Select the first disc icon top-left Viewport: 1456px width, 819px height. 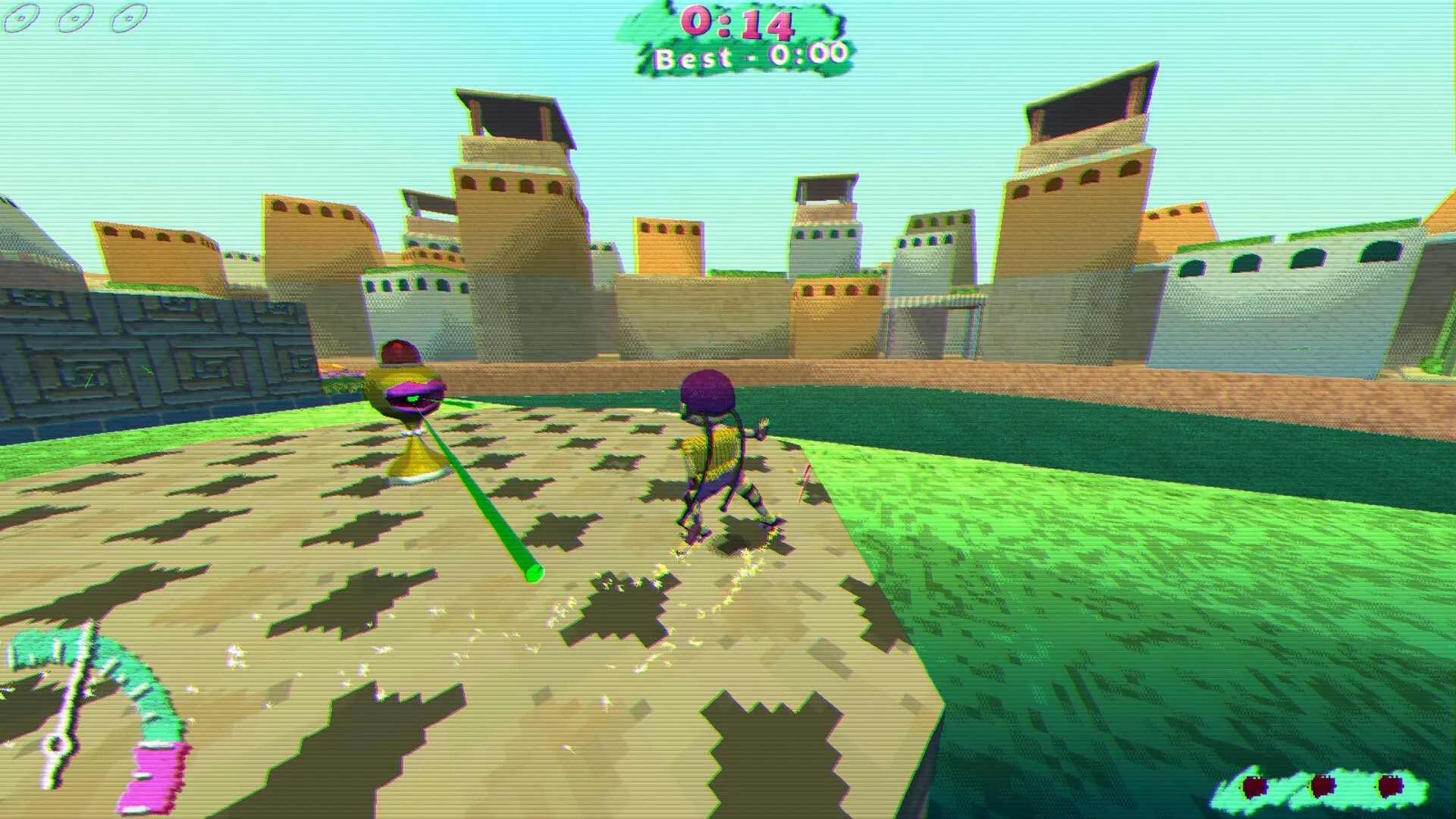(x=21, y=17)
